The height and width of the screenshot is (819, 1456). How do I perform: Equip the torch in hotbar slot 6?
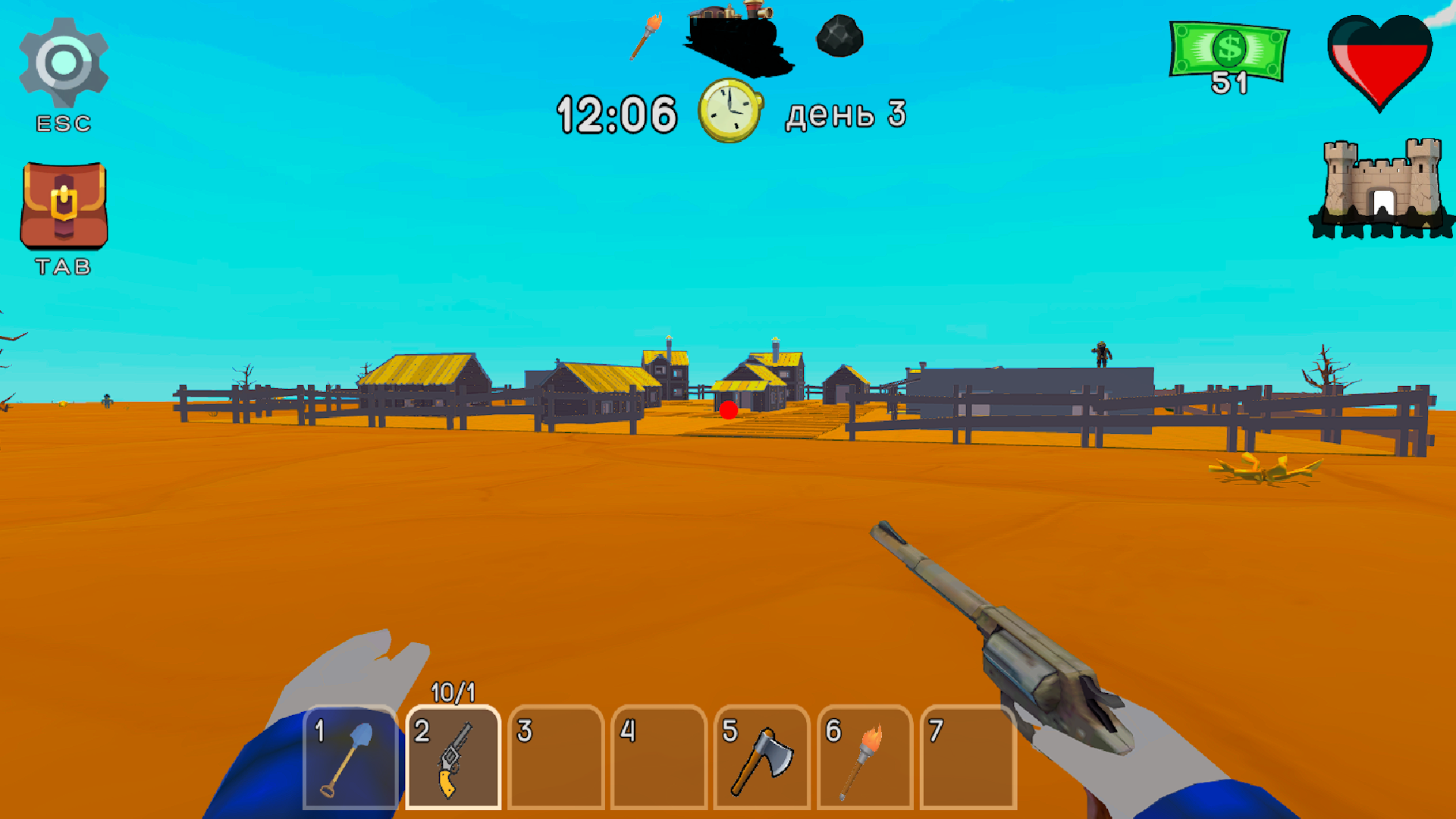(864, 758)
